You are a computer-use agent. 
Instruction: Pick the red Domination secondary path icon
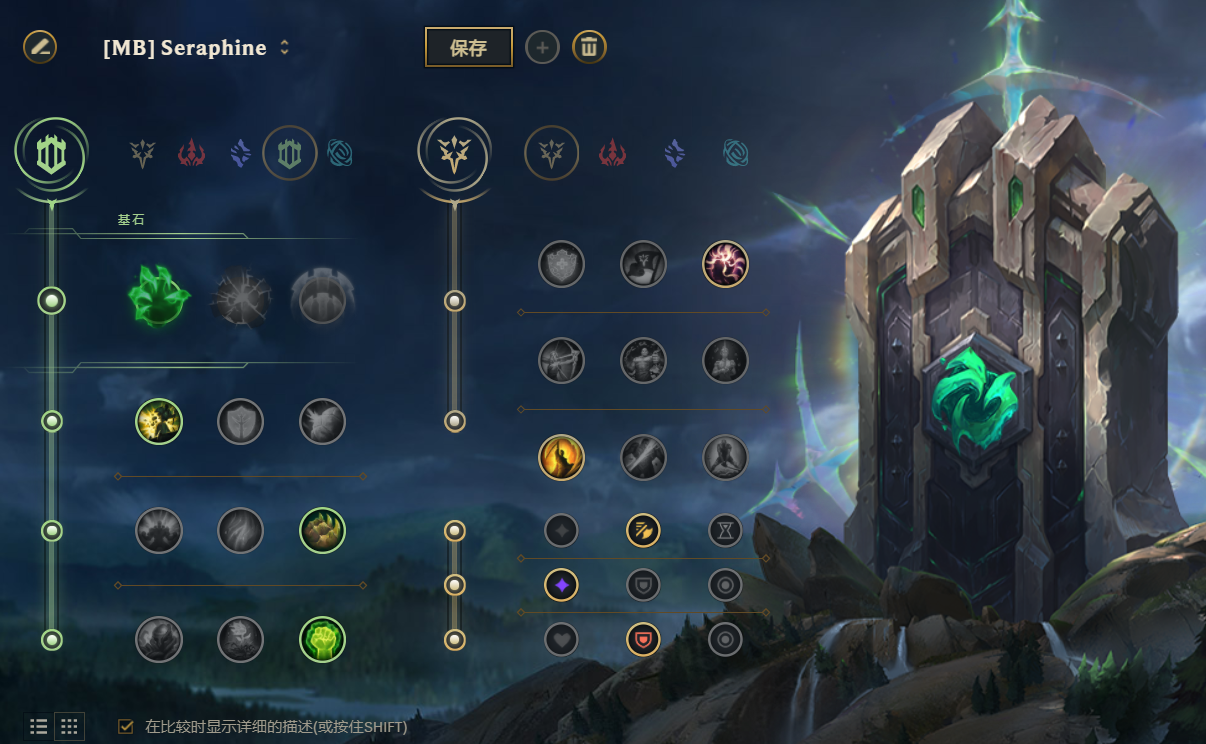(612, 153)
